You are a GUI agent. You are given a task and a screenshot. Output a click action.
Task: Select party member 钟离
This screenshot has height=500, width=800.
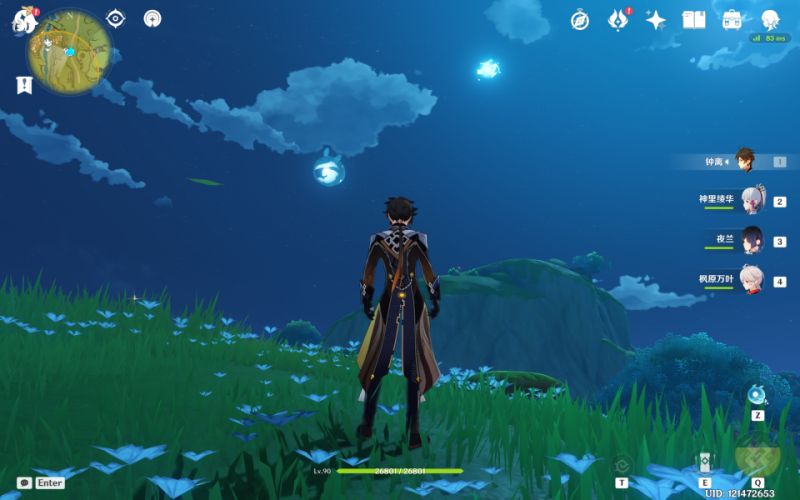(745, 160)
